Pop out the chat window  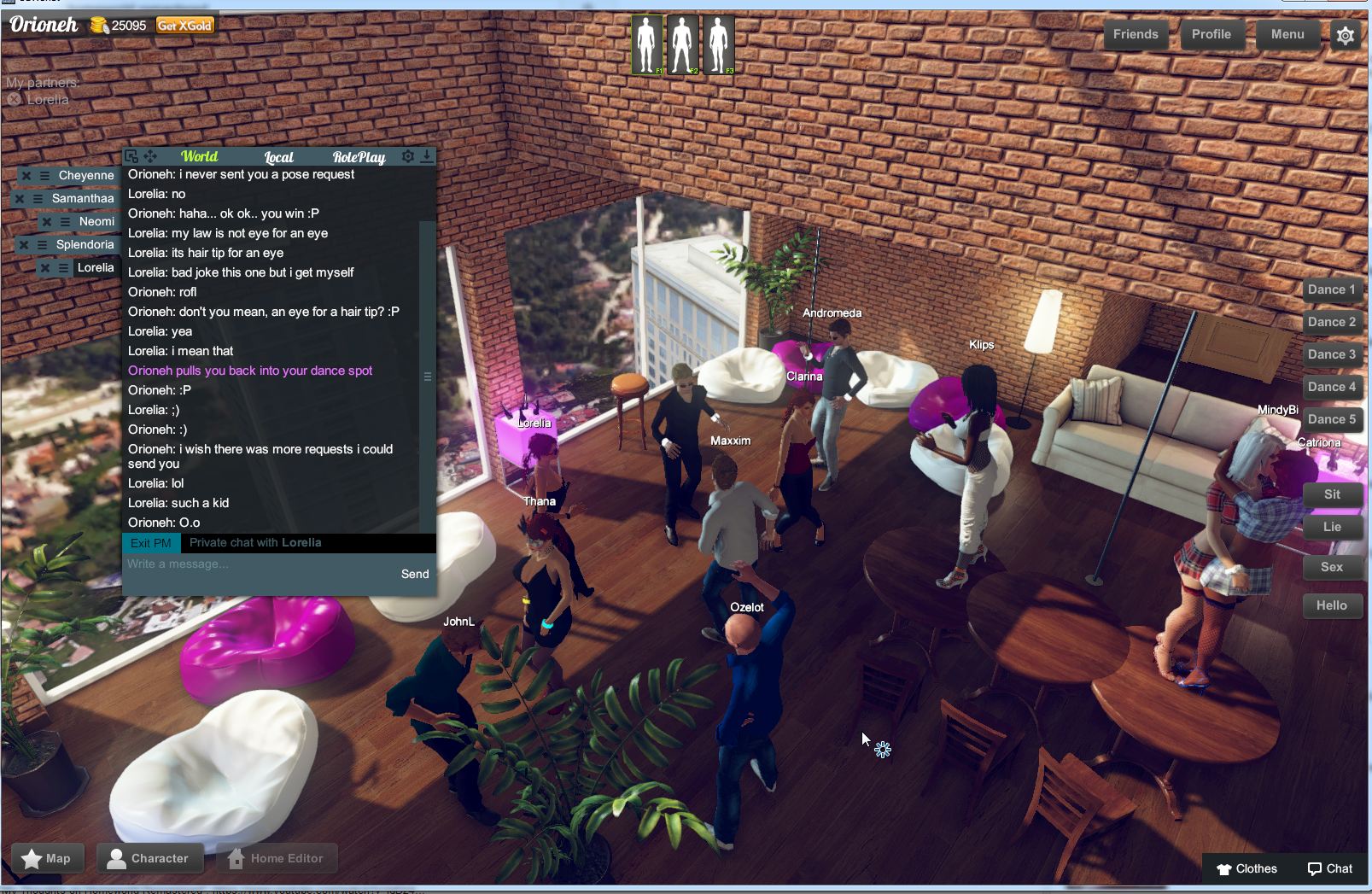pos(131,156)
